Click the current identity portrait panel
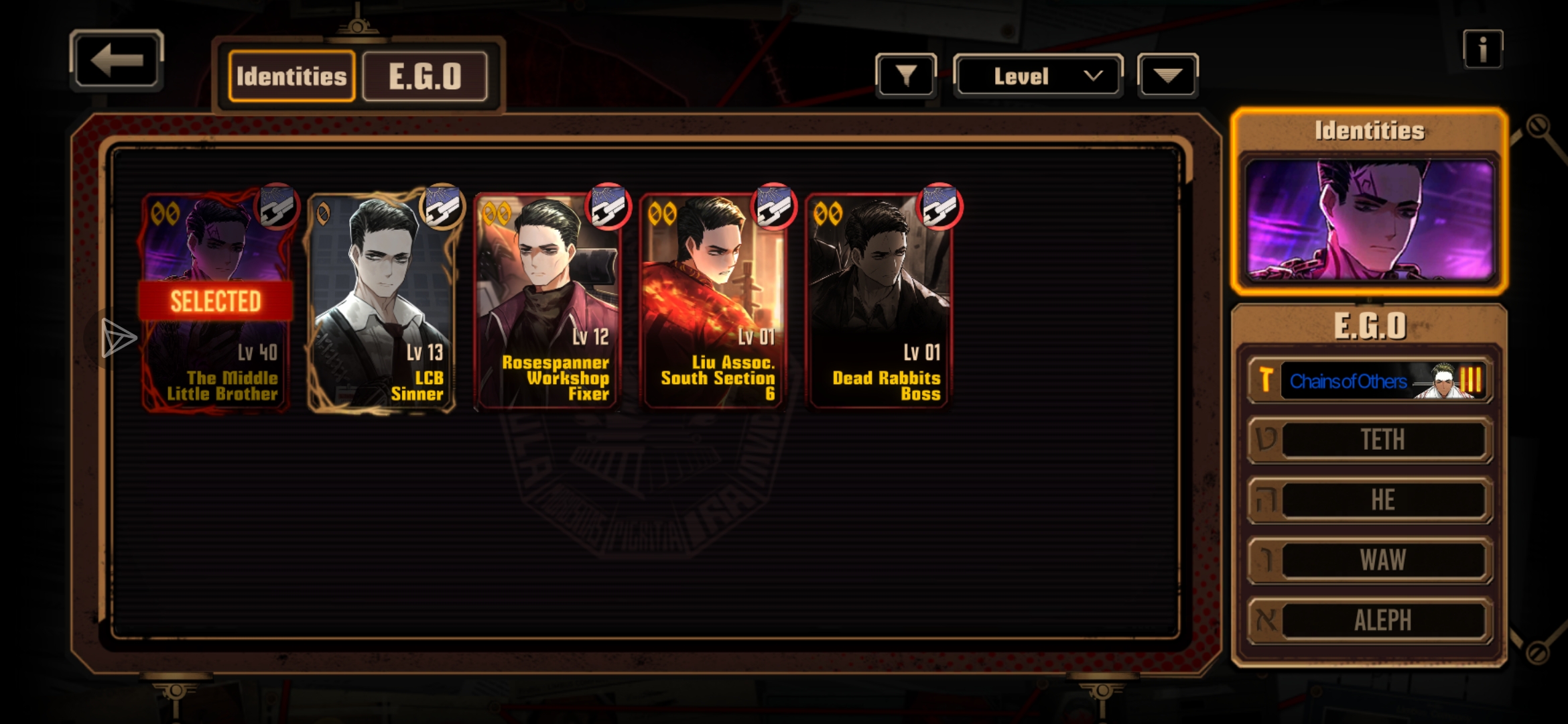The image size is (1568, 724). point(1369,219)
